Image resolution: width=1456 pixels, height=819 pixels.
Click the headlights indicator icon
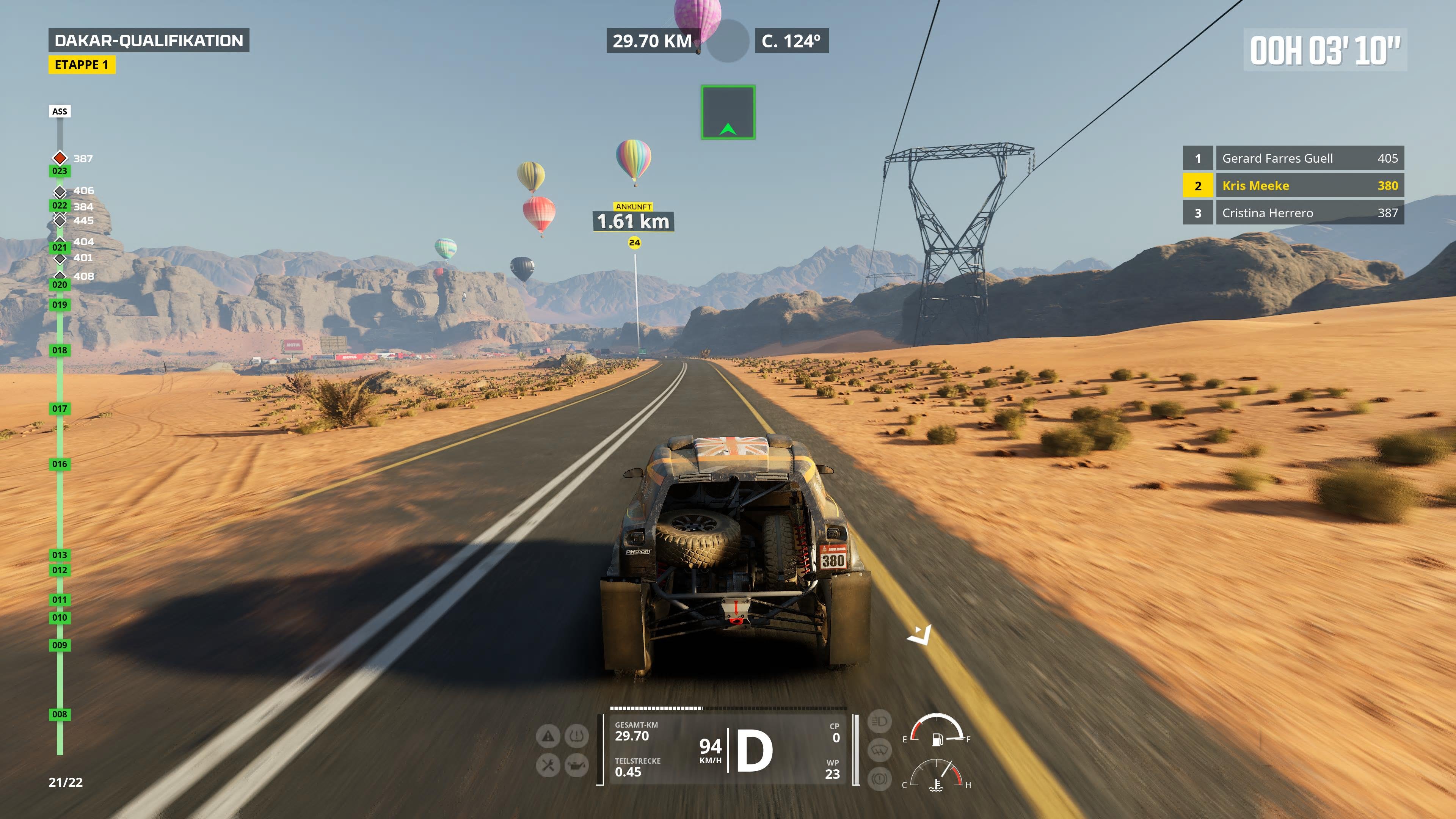(880, 722)
